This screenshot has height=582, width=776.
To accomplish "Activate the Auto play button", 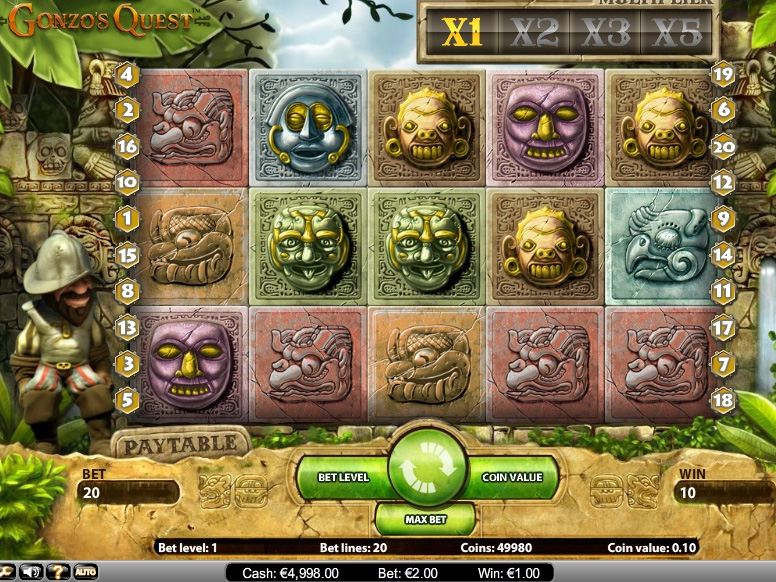I will pos(84,572).
